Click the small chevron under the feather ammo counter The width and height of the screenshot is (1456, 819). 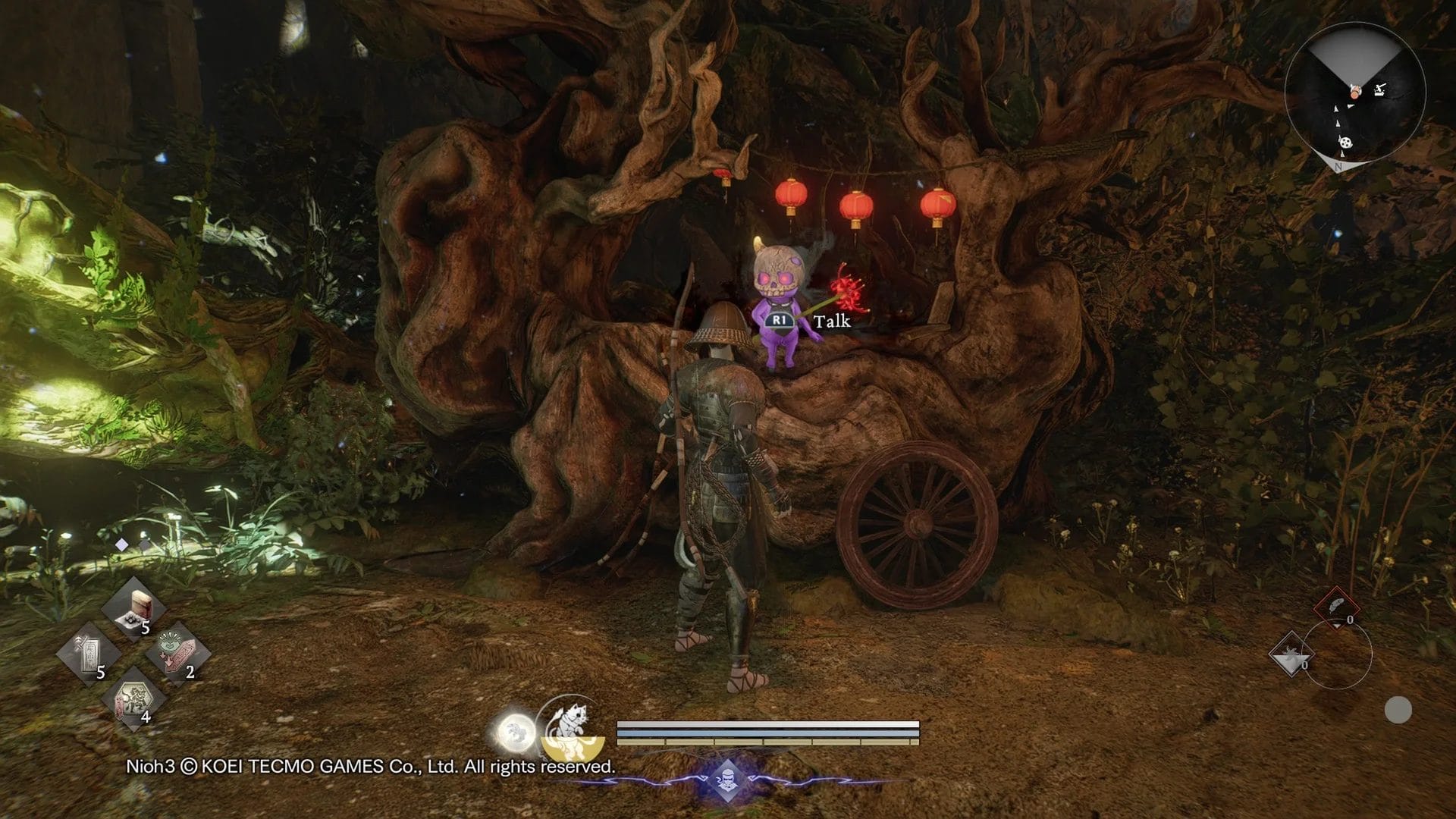tap(1336, 626)
